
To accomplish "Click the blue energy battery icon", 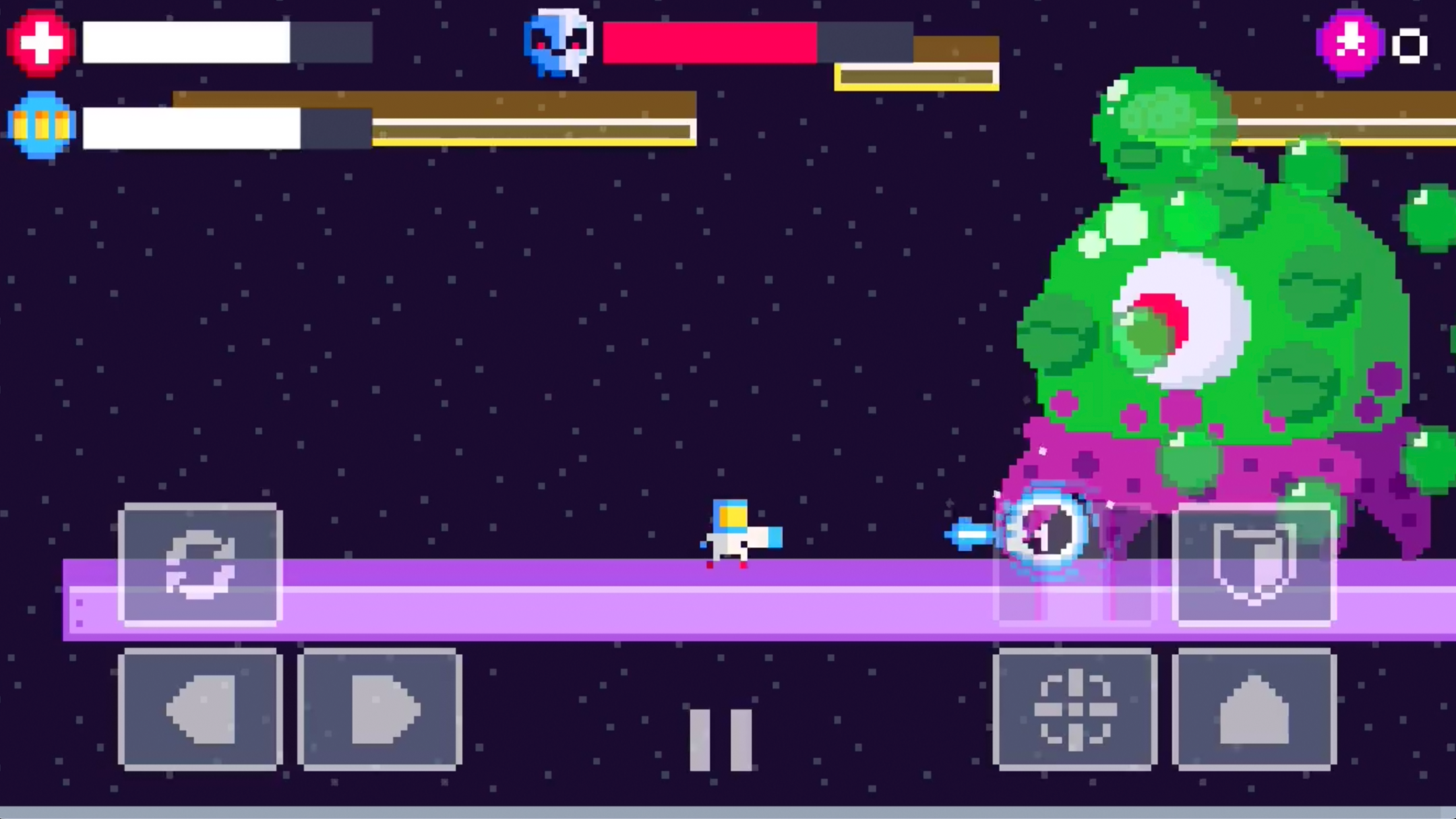I will pos(40,125).
